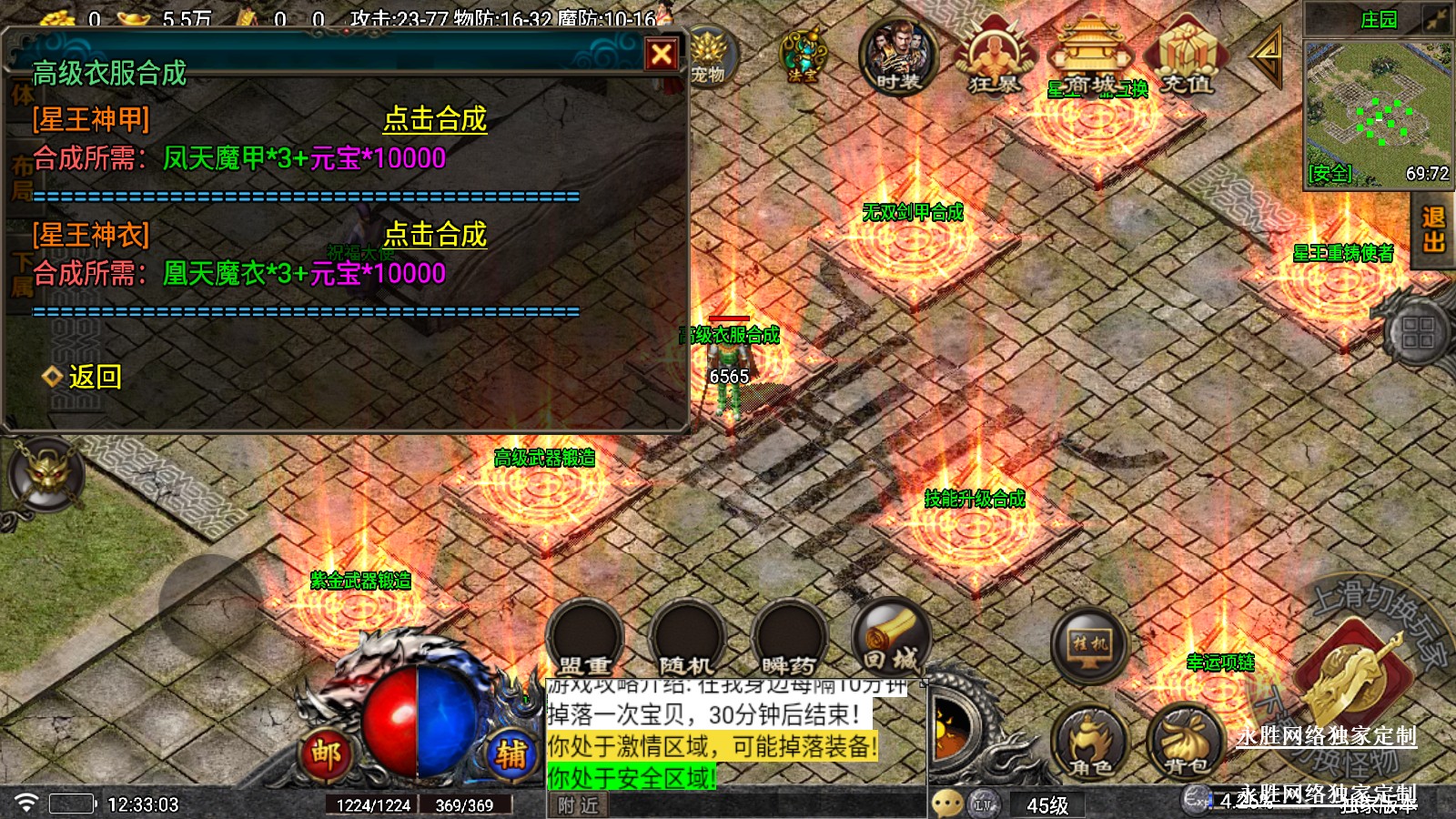Open the minimap in the corner
Viewport: 1456px width, 819px height.
[1378, 111]
